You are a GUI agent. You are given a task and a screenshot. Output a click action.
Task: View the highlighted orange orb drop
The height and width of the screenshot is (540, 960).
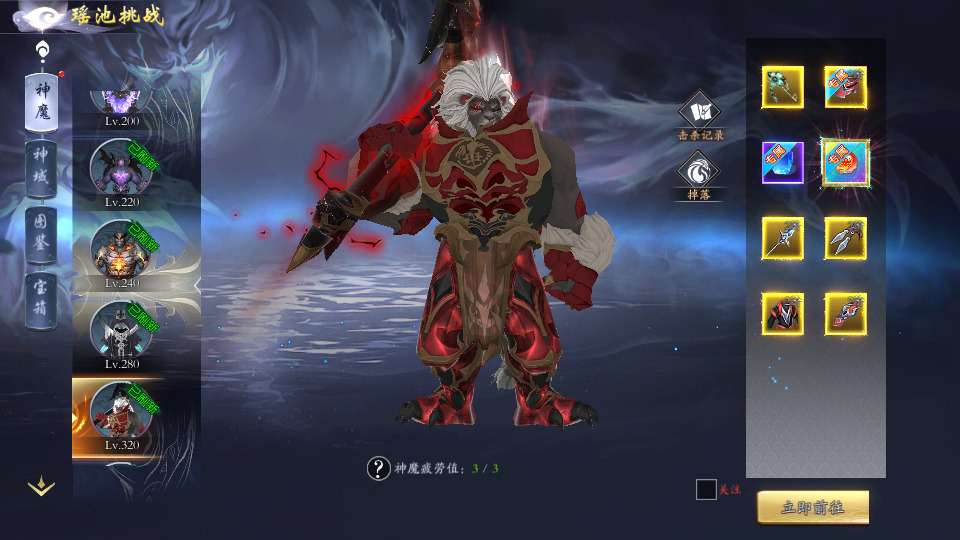846,162
